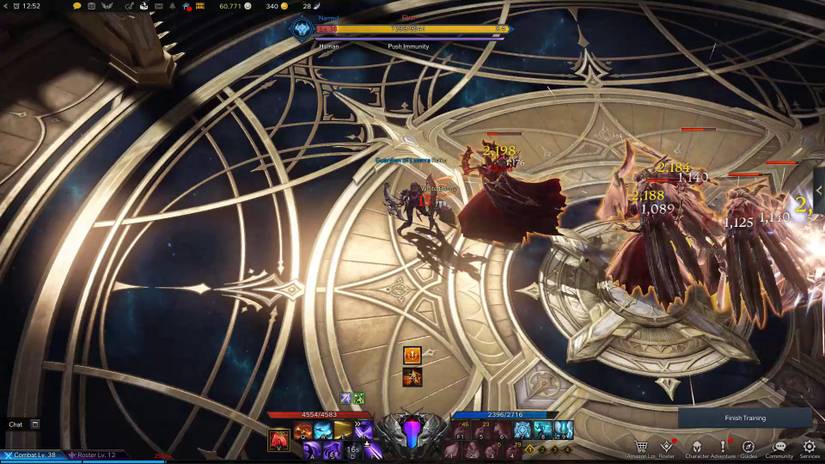Use the skill showing 16s cooldown

click(x=352, y=450)
